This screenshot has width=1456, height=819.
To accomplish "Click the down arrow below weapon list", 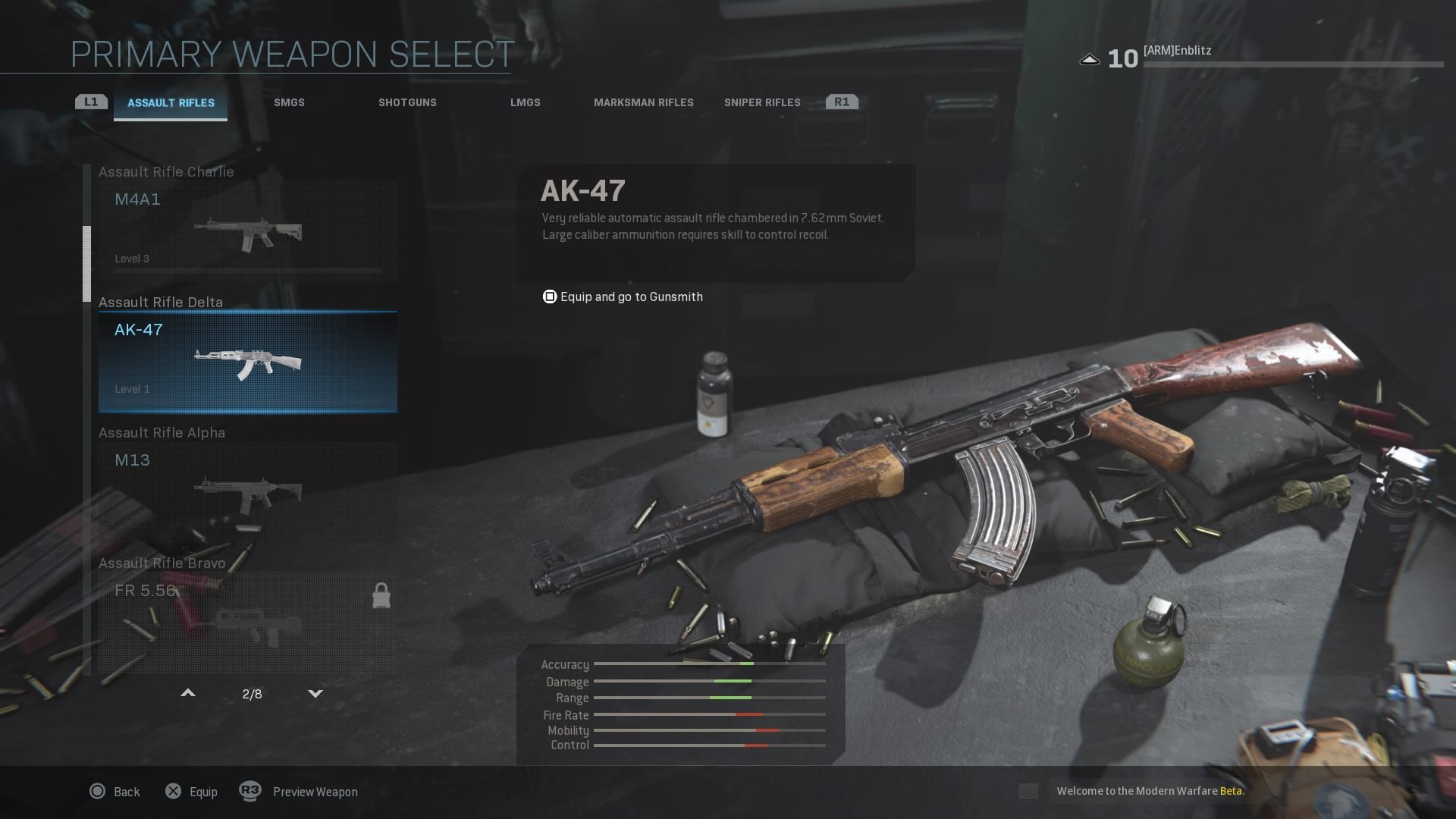I will pyautogui.click(x=315, y=692).
